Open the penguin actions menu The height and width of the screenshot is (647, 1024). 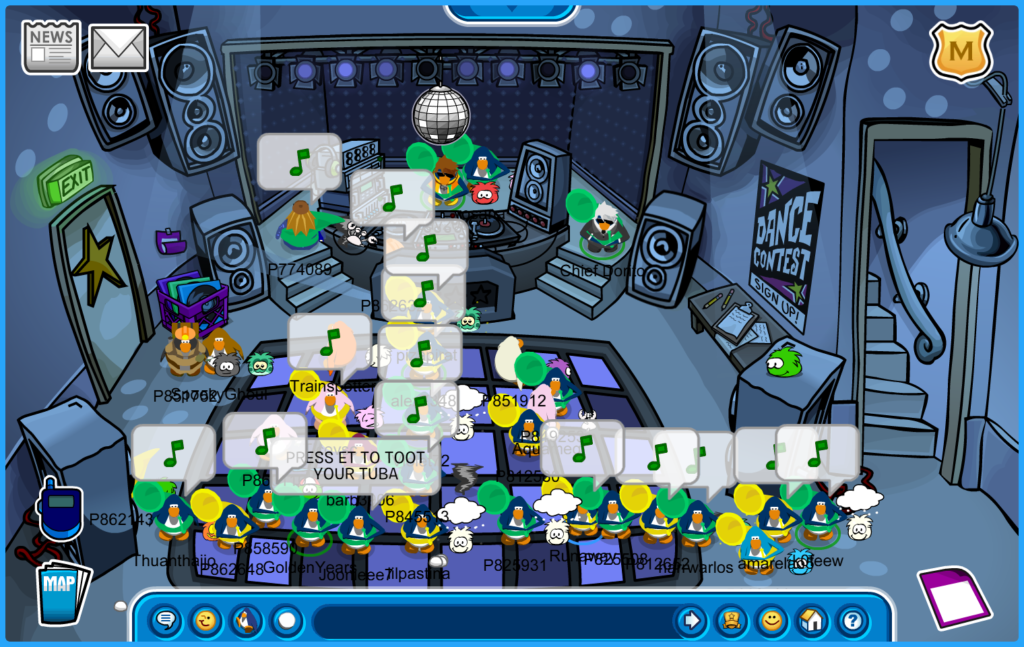[x=246, y=621]
